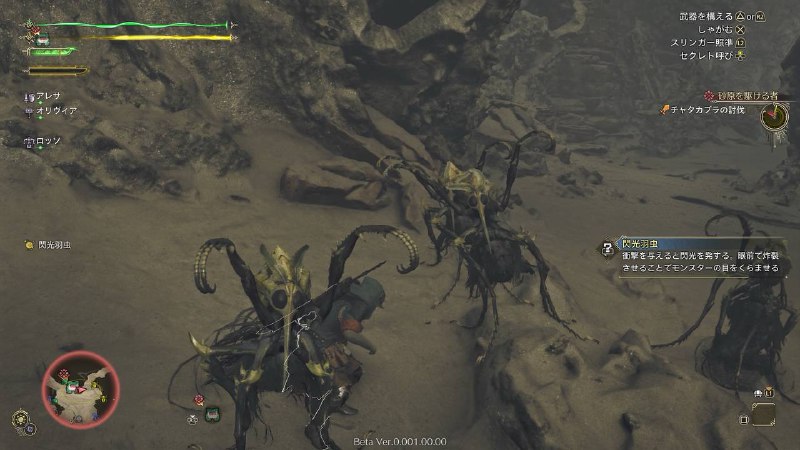Viewport: 800px width, 450px height.
Task: Click the gear-shaped icon beside the minimap
Action: [20, 418]
